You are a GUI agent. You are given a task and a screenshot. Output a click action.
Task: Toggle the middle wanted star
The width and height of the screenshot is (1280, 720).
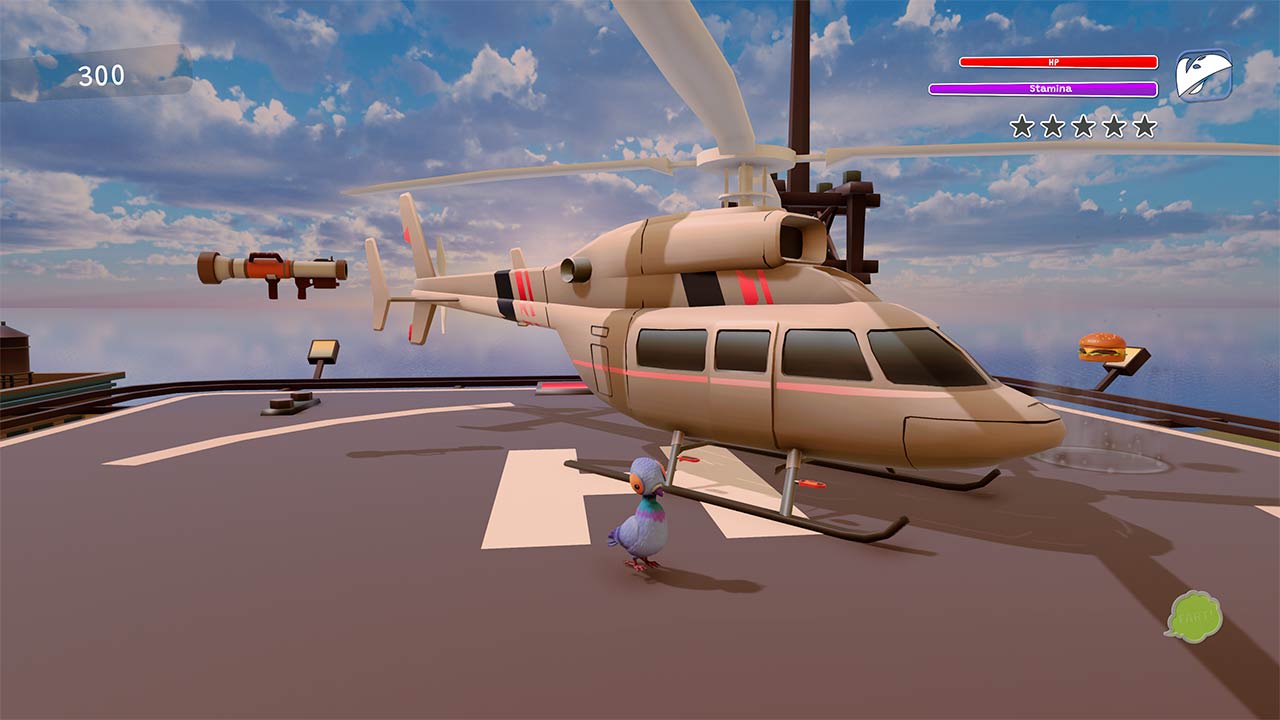[1082, 126]
